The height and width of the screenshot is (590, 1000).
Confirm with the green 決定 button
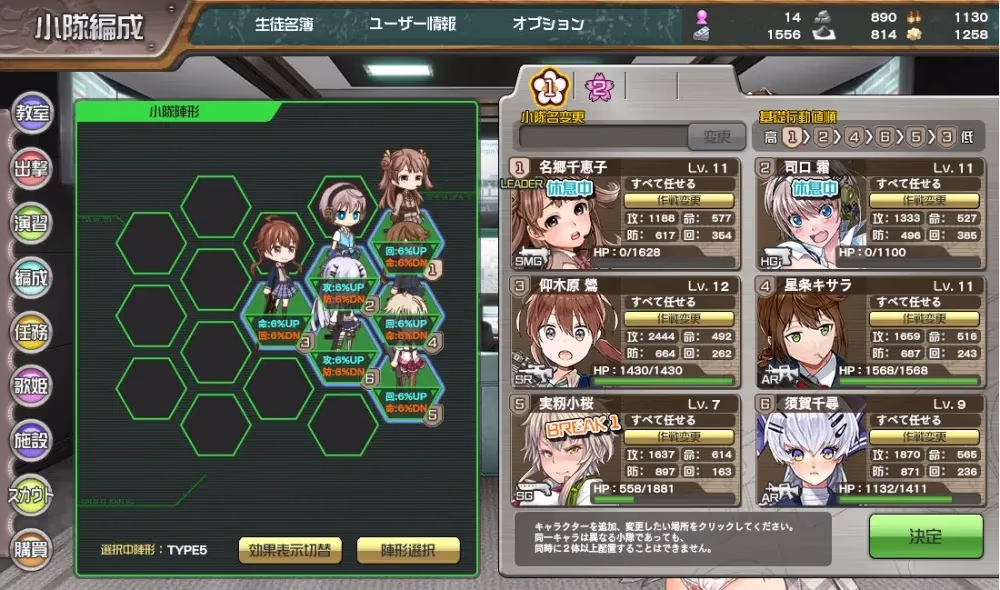pos(924,536)
